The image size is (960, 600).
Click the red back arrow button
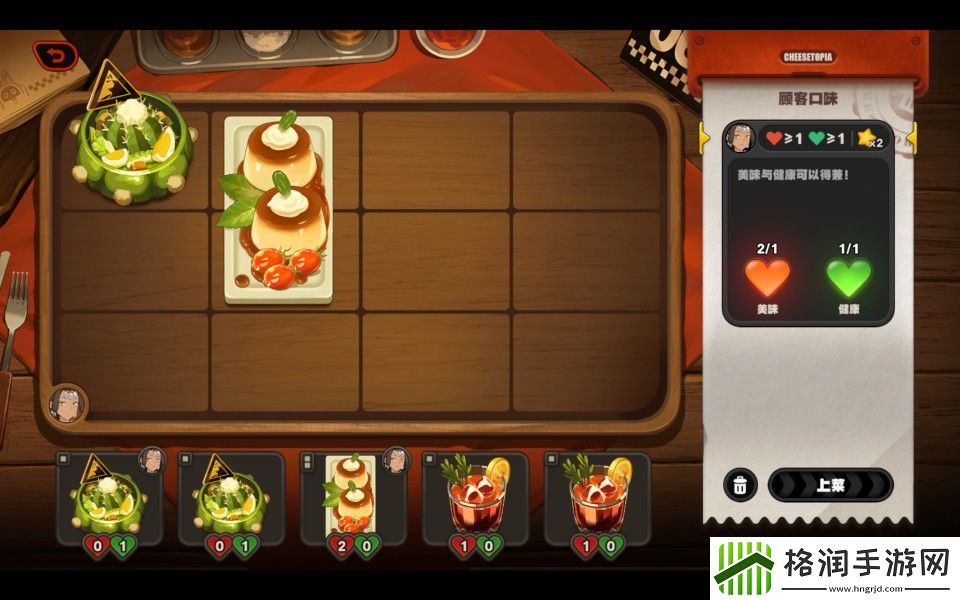(x=54, y=56)
